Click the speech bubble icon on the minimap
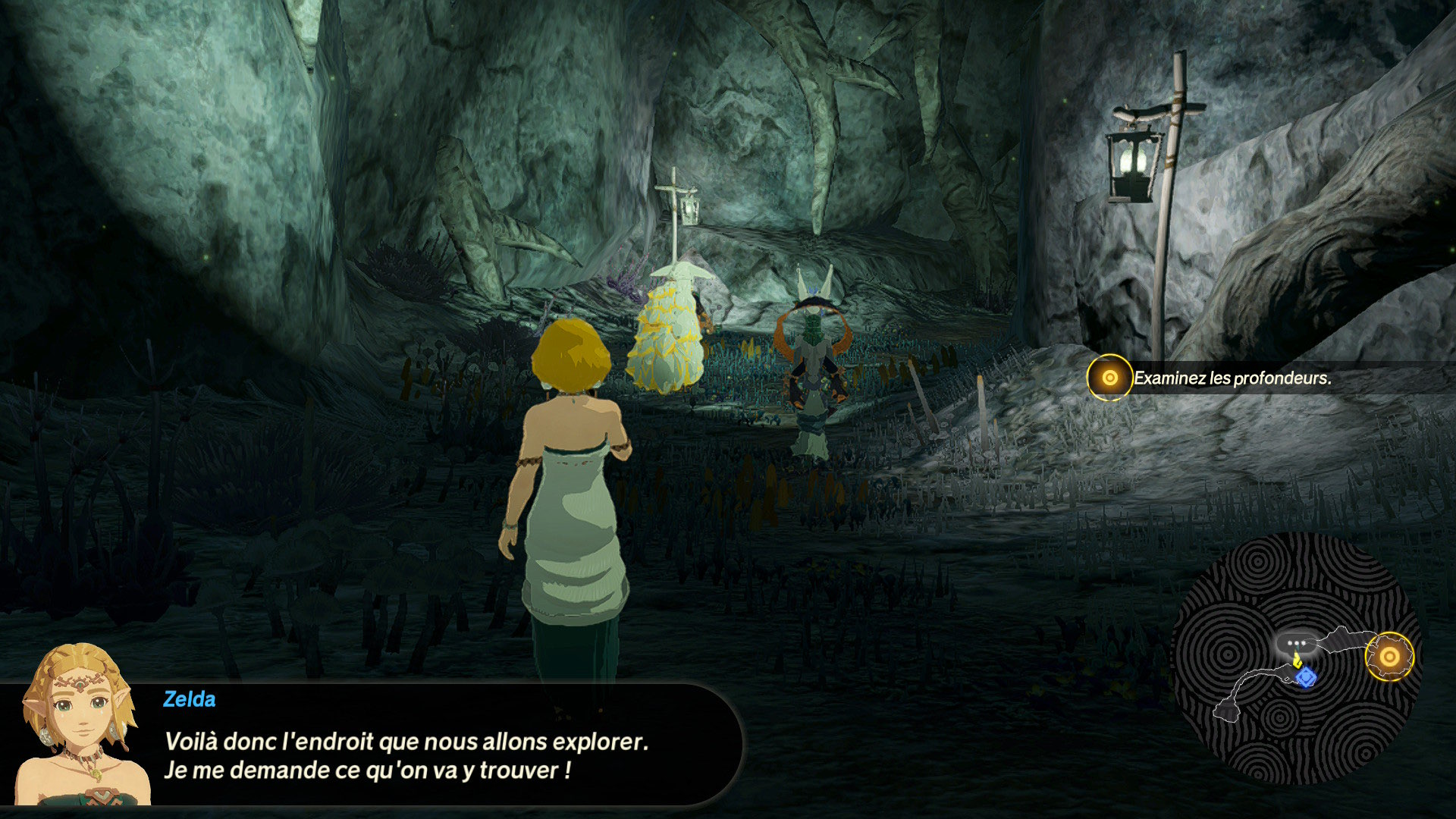 point(1296,644)
